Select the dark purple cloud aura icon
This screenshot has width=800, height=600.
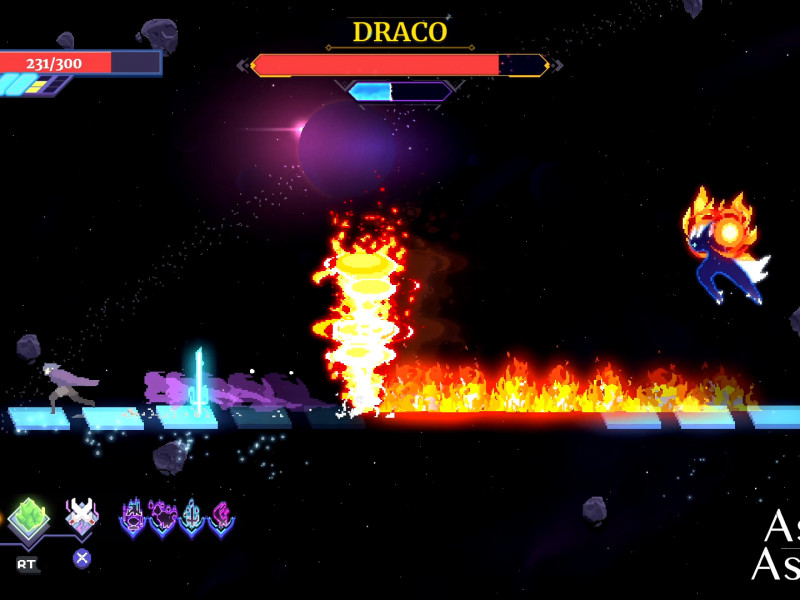162,518
